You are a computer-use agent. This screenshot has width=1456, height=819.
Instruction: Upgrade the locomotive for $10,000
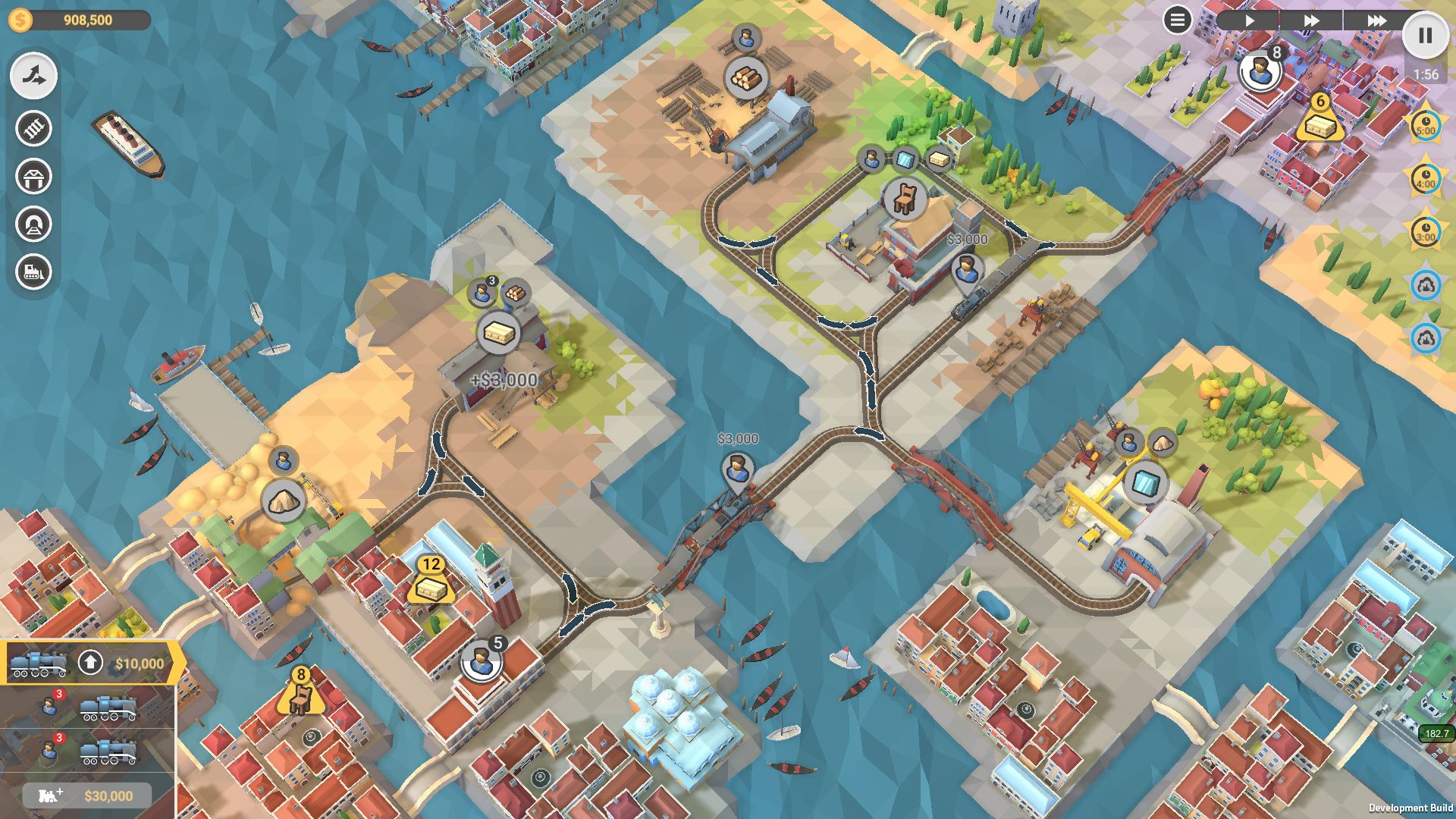click(x=90, y=663)
